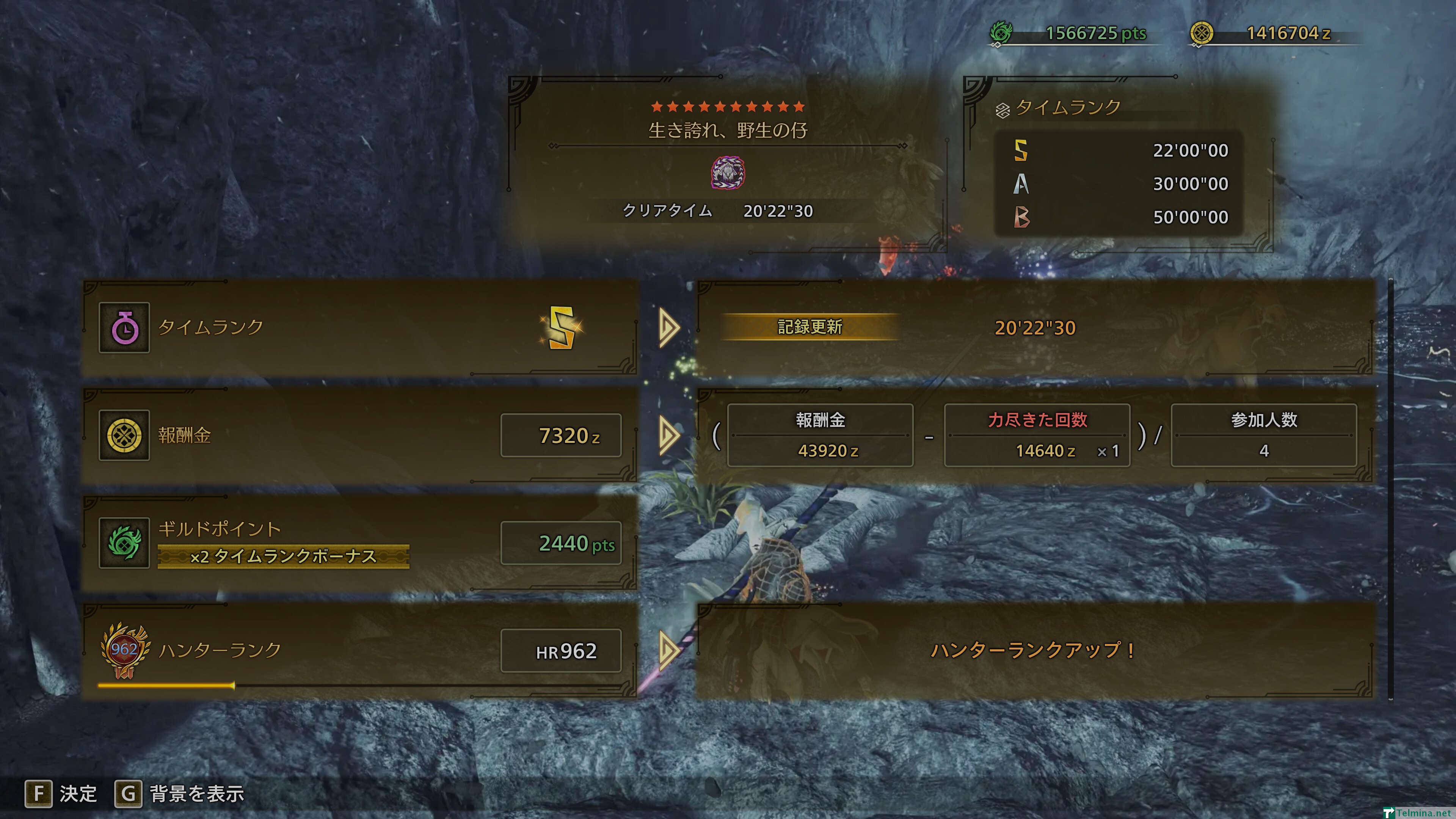Click the 力尽きた回数 faint penalty box

click(1037, 435)
